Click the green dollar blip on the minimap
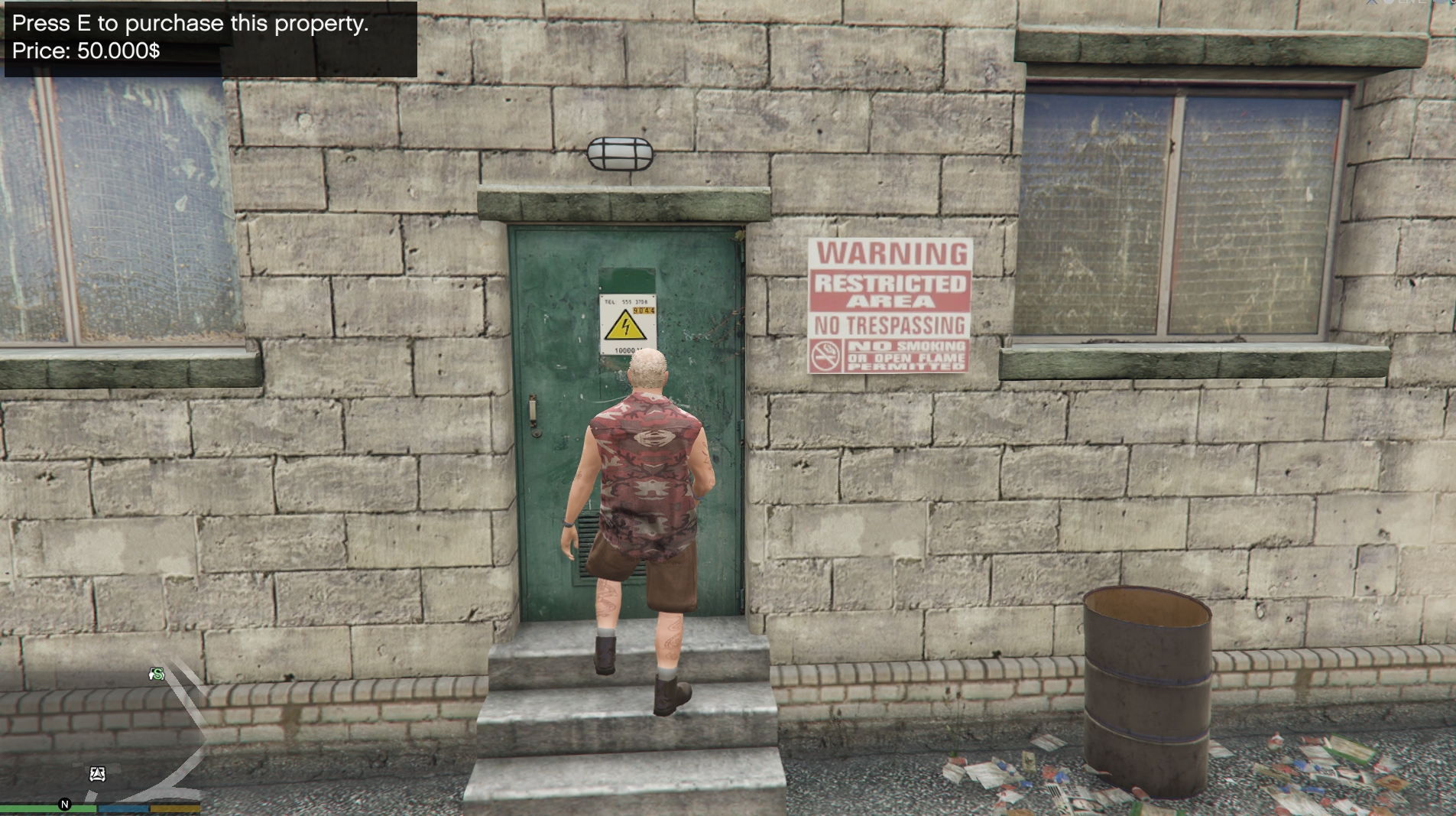The width and height of the screenshot is (1456, 816). click(x=157, y=674)
